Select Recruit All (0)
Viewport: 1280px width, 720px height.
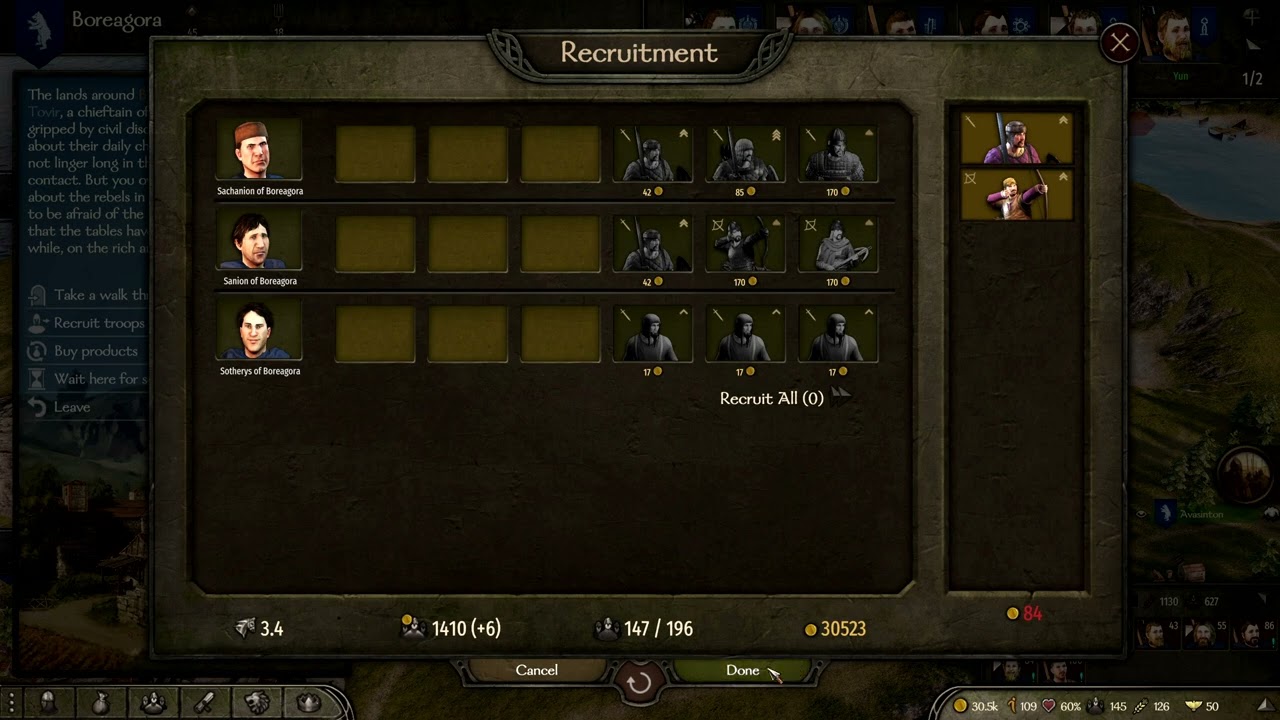(772, 398)
